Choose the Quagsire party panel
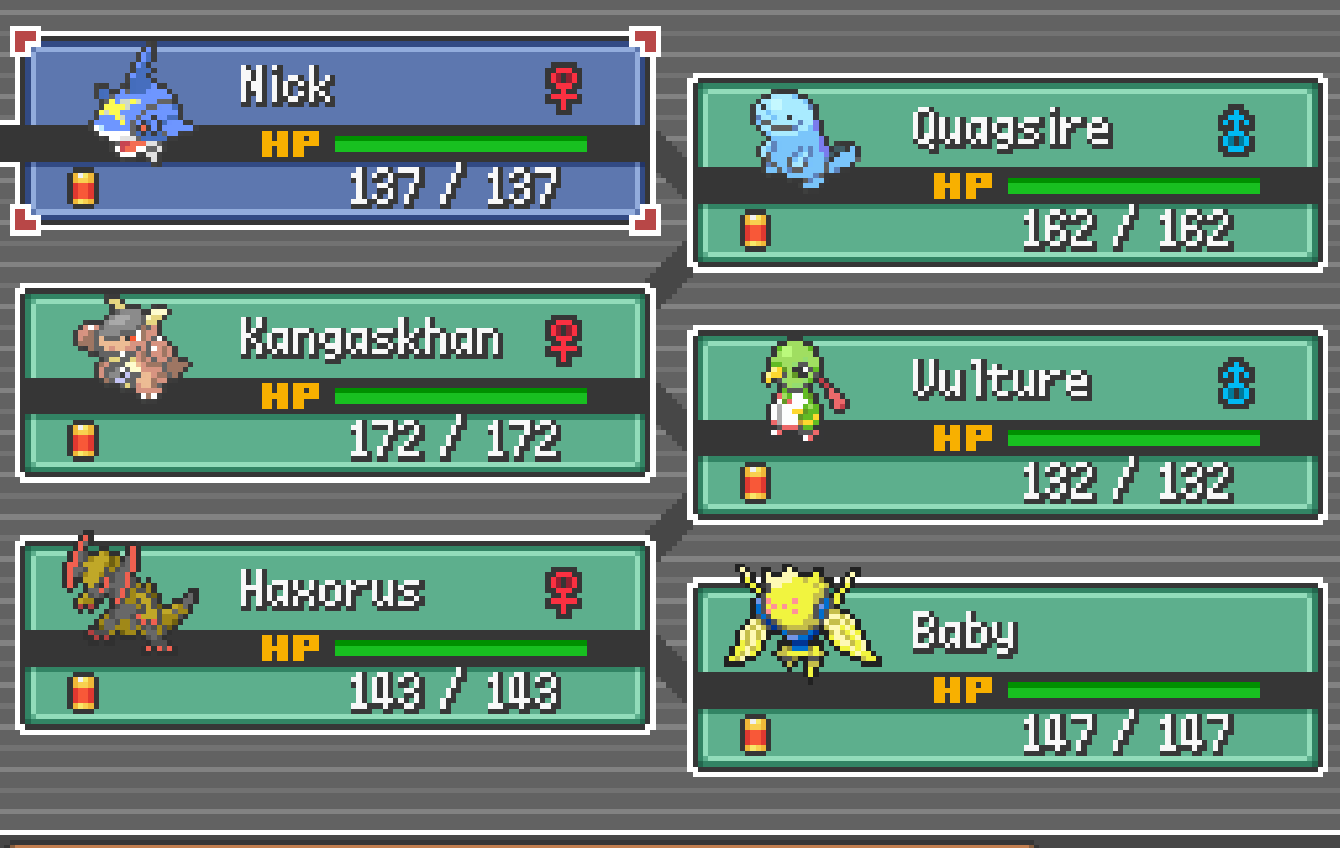 [x=1007, y=173]
